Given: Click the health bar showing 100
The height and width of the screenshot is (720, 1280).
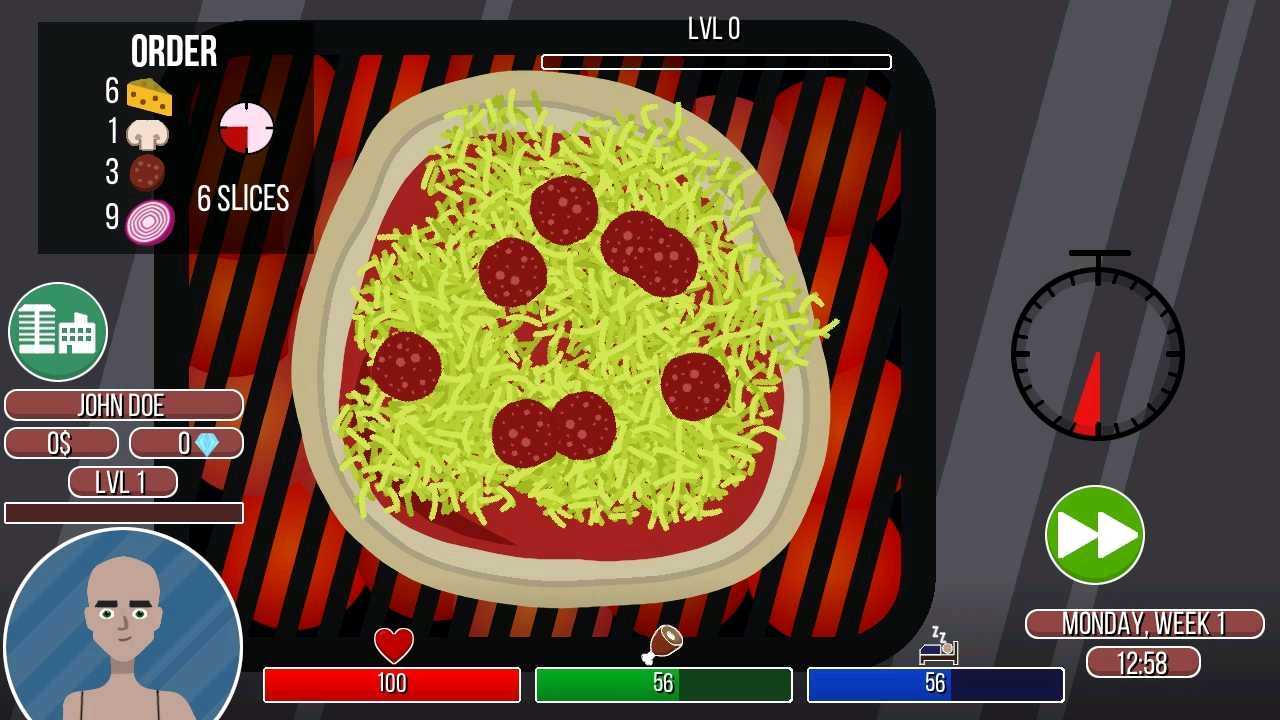Looking at the screenshot, I should point(392,685).
